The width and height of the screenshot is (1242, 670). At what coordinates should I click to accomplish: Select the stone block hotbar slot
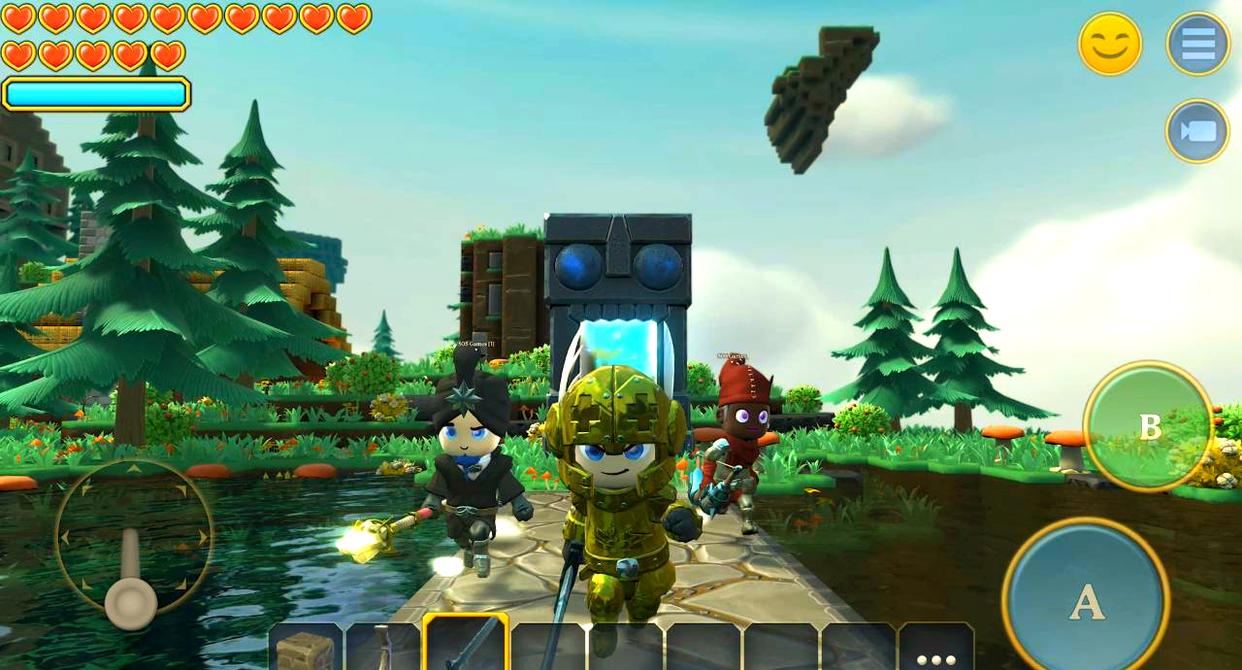pyautogui.click(x=305, y=647)
